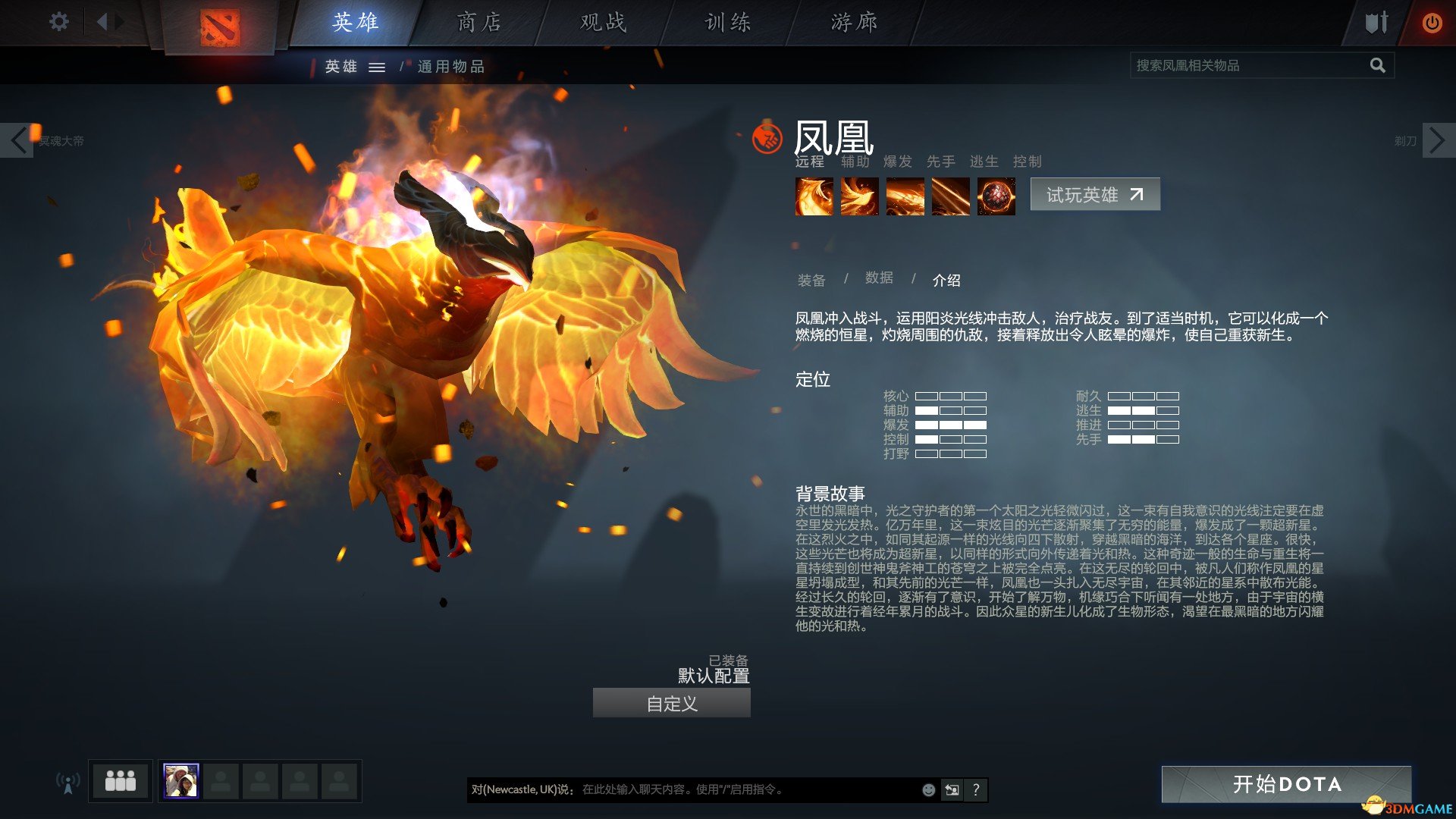
Task: Click the broadcast antenna icon at bottom-left
Action: click(x=69, y=783)
